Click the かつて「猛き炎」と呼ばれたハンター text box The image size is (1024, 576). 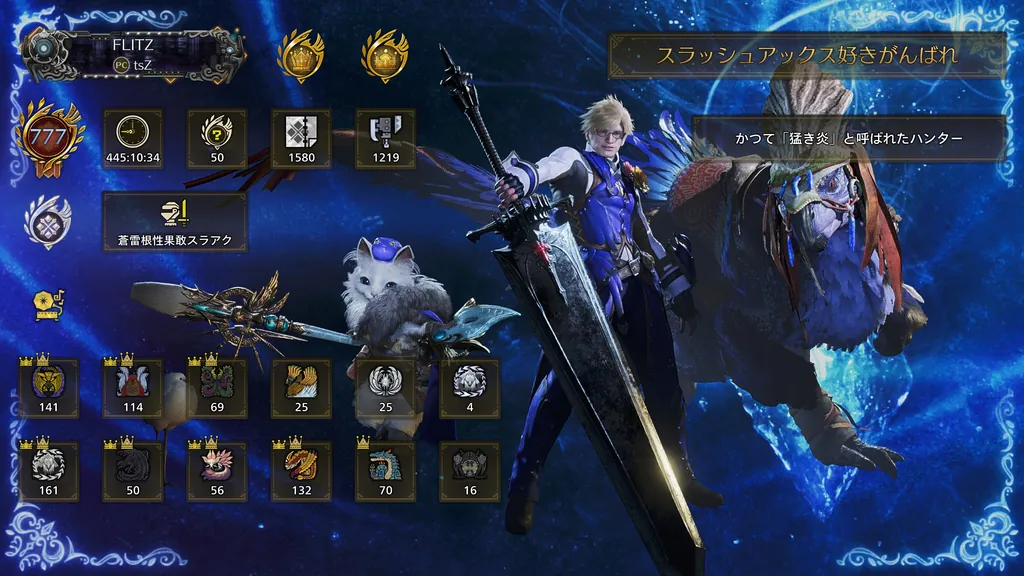pos(848,138)
